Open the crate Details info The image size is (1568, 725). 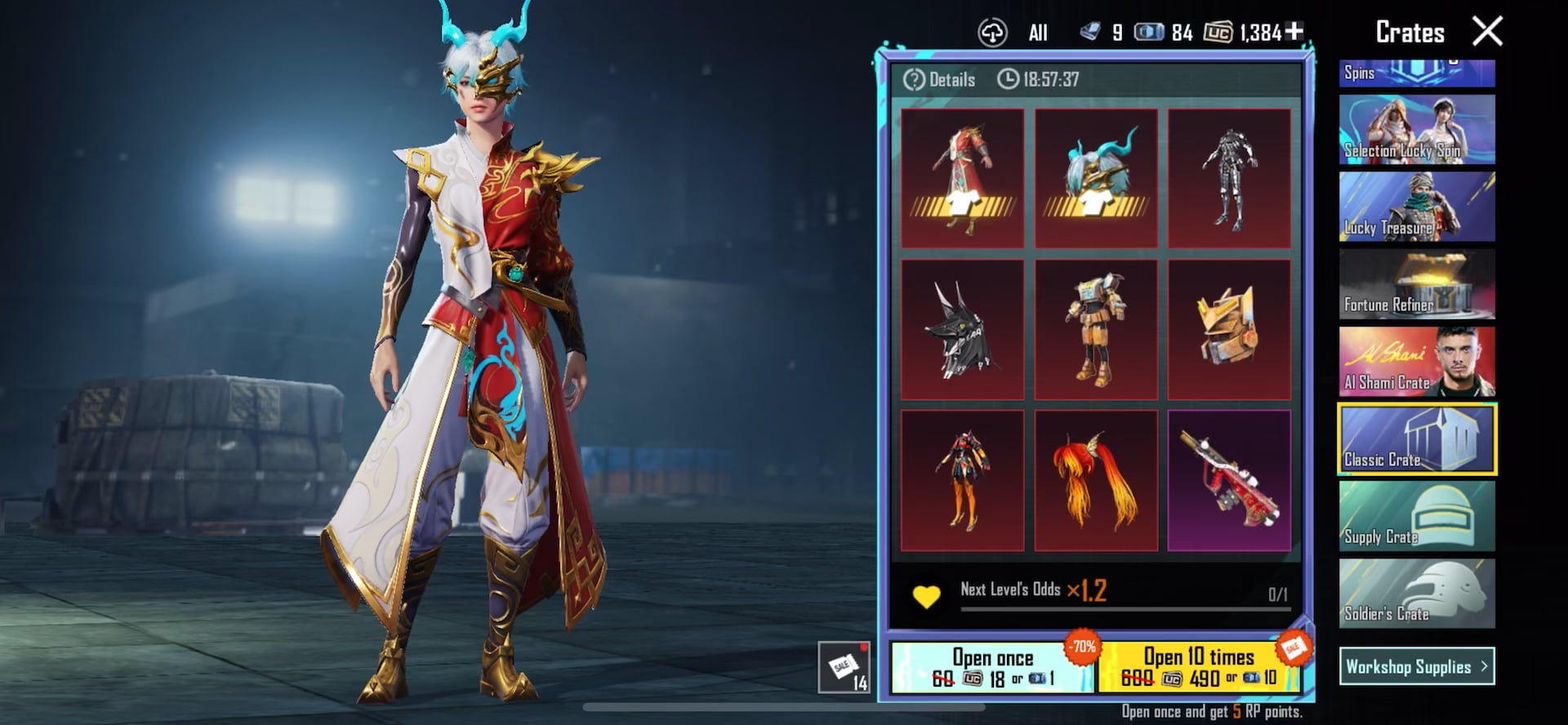click(940, 79)
